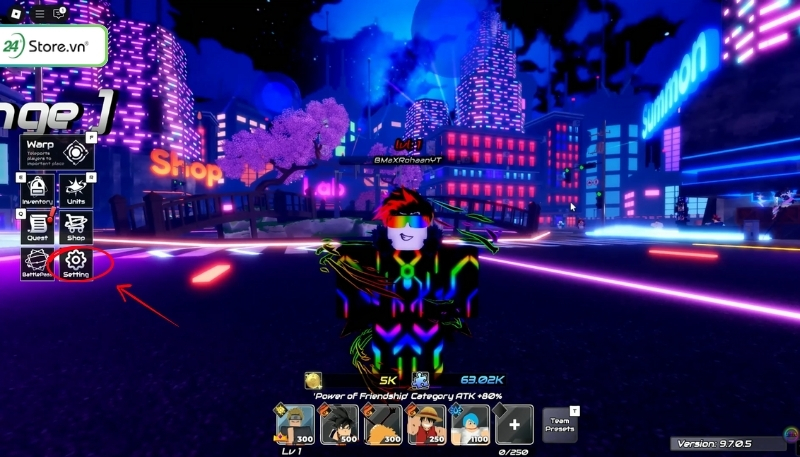
Task: Click the empty plus unit slot
Action: pos(514,424)
